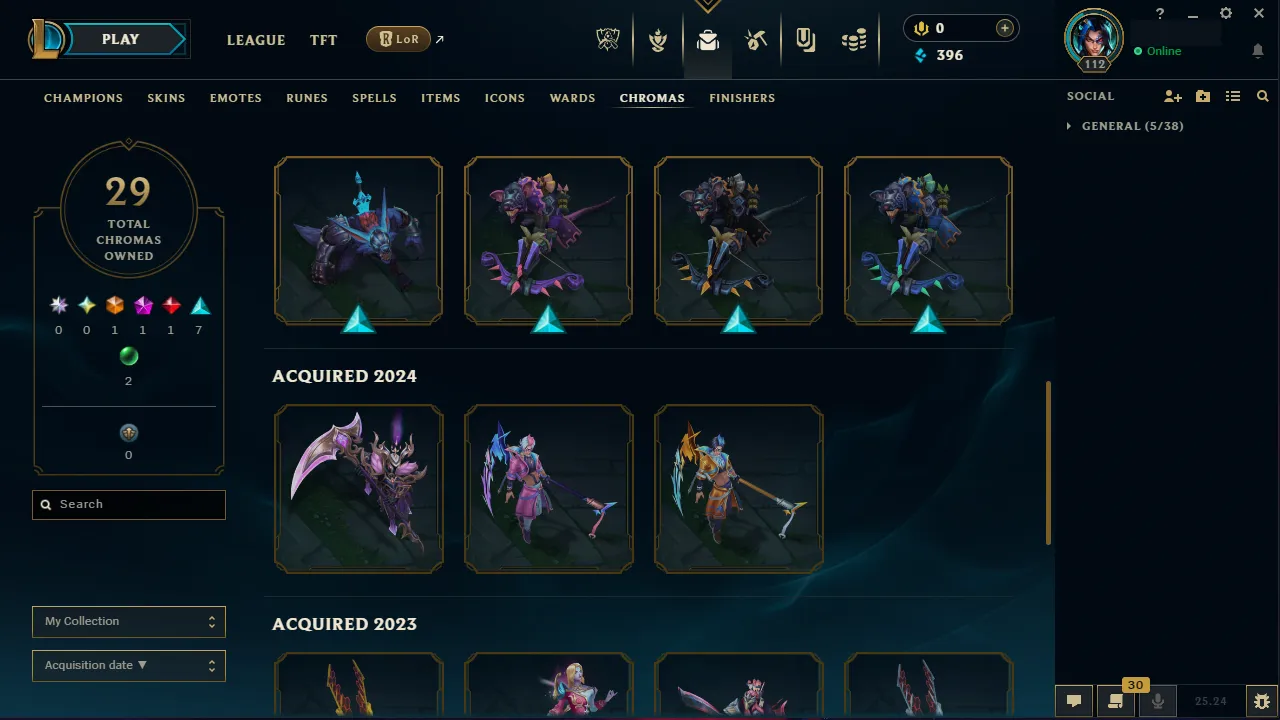Open Your Shop cards icon
Image resolution: width=1280 pixels, height=720 pixels.
(x=805, y=38)
